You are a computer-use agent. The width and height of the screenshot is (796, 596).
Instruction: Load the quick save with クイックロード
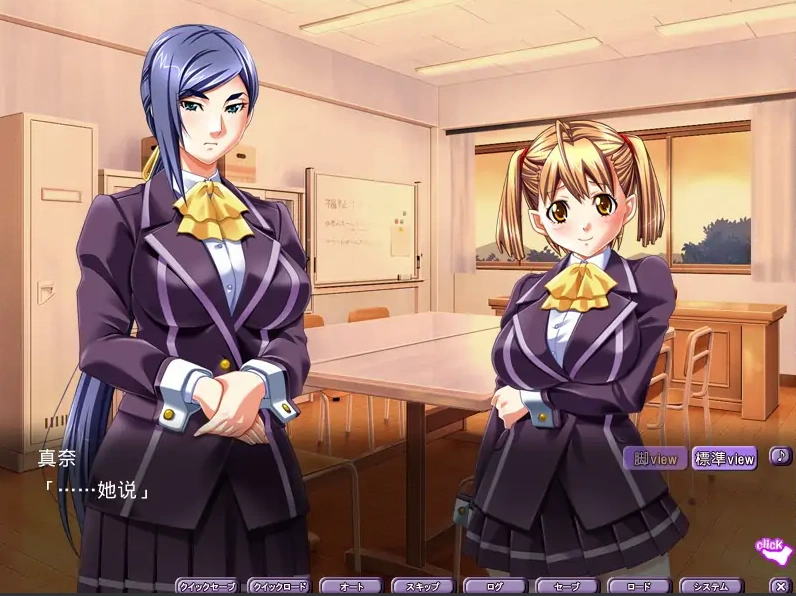pyautogui.click(x=279, y=587)
